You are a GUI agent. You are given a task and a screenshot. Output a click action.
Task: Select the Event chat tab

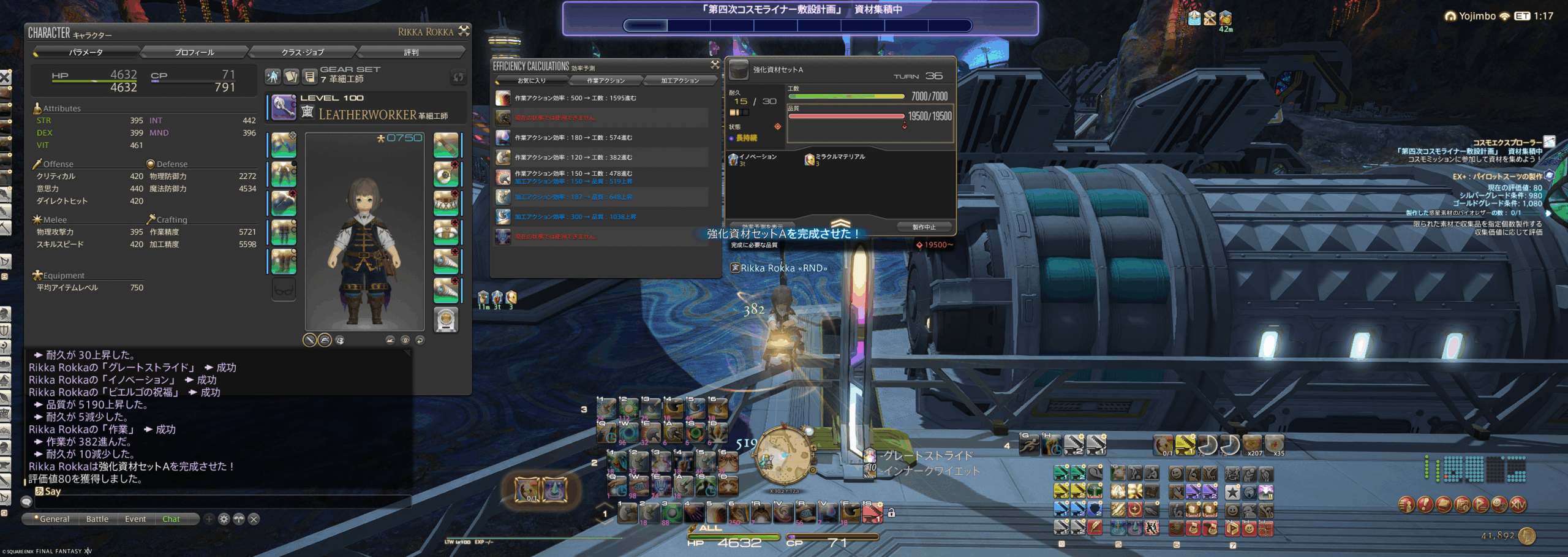pos(135,519)
